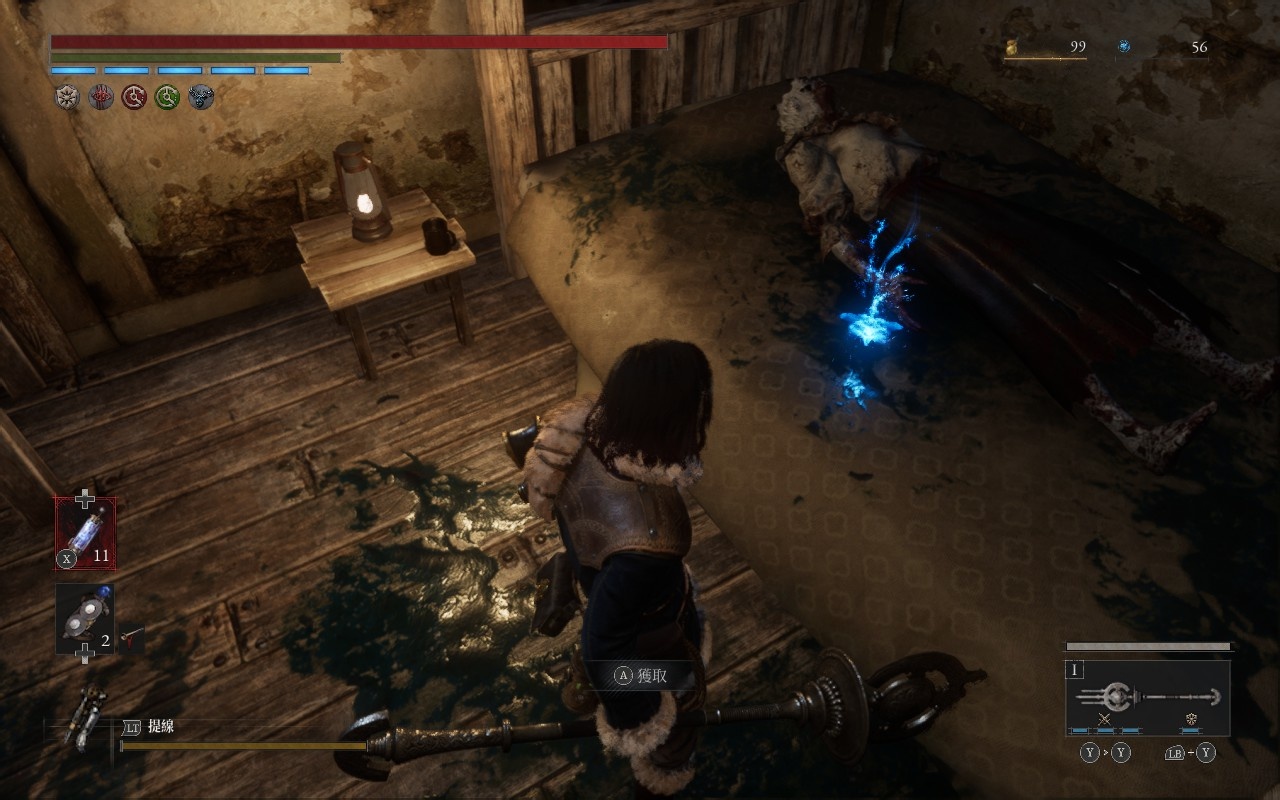Select the crossed-swords blade Fable Art icon
Image resolution: width=1280 pixels, height=800 pixels.
(x=1105, y=718)
